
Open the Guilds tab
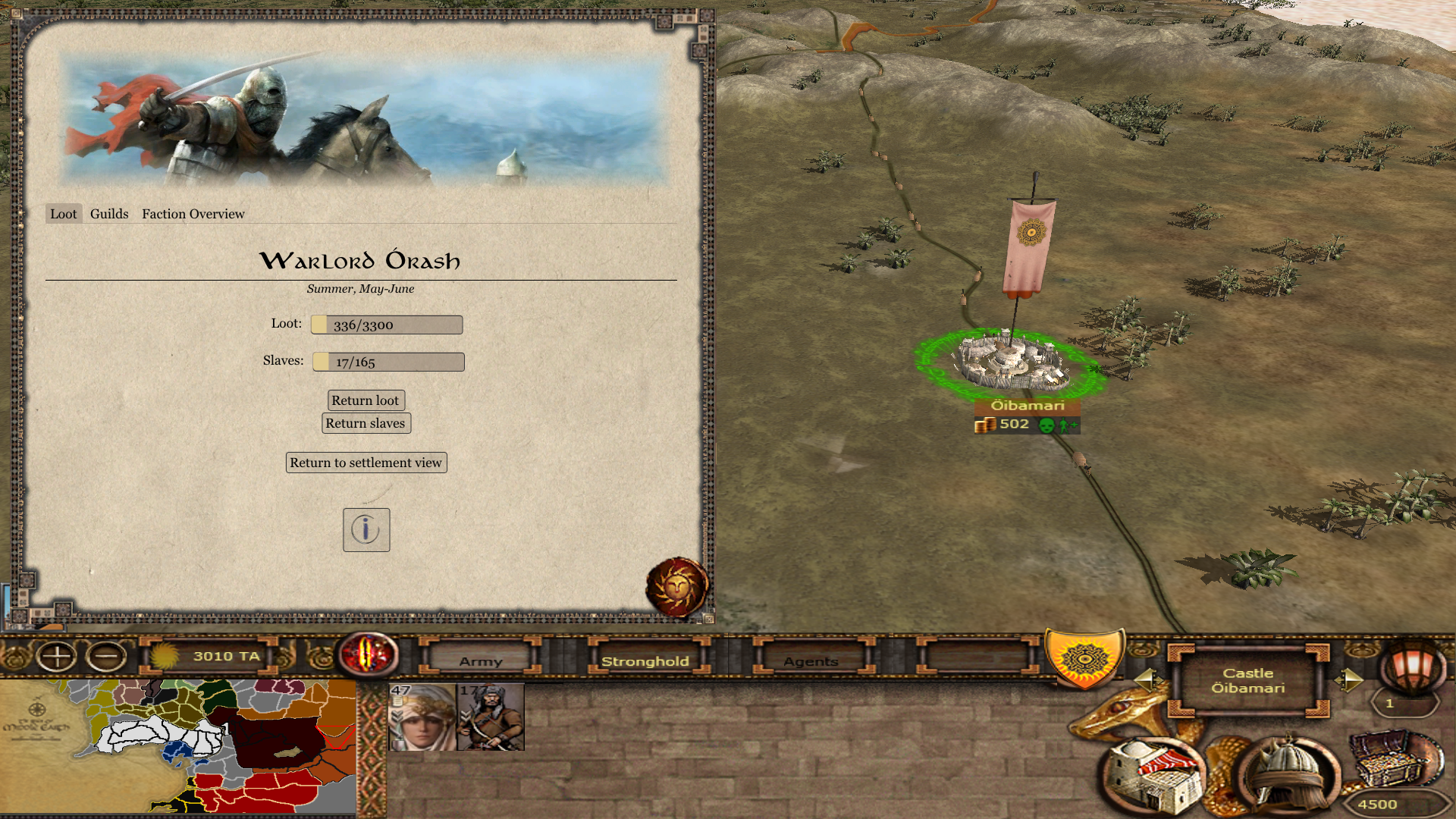(109, 214)
